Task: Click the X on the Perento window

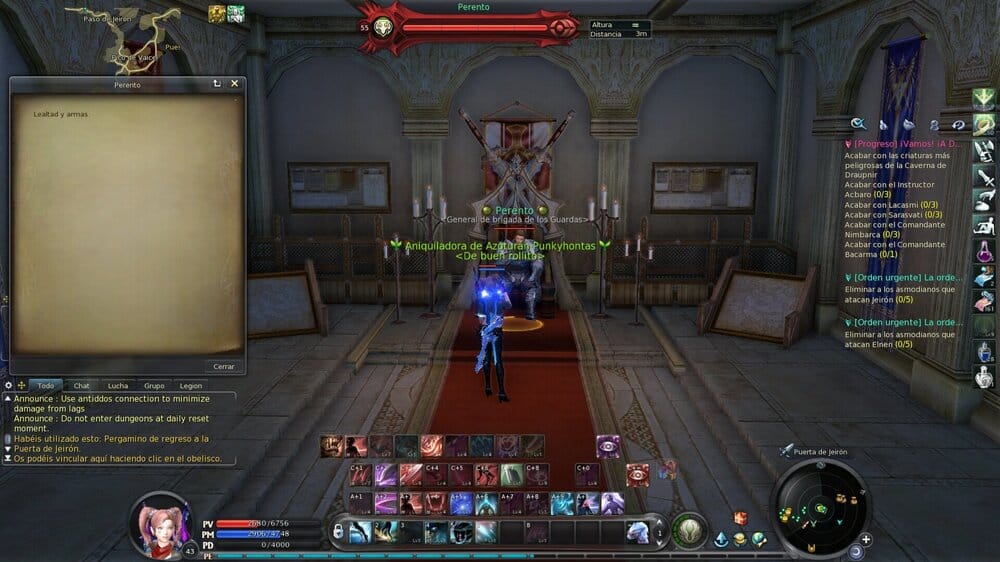Action: click(x=235, y=84)
